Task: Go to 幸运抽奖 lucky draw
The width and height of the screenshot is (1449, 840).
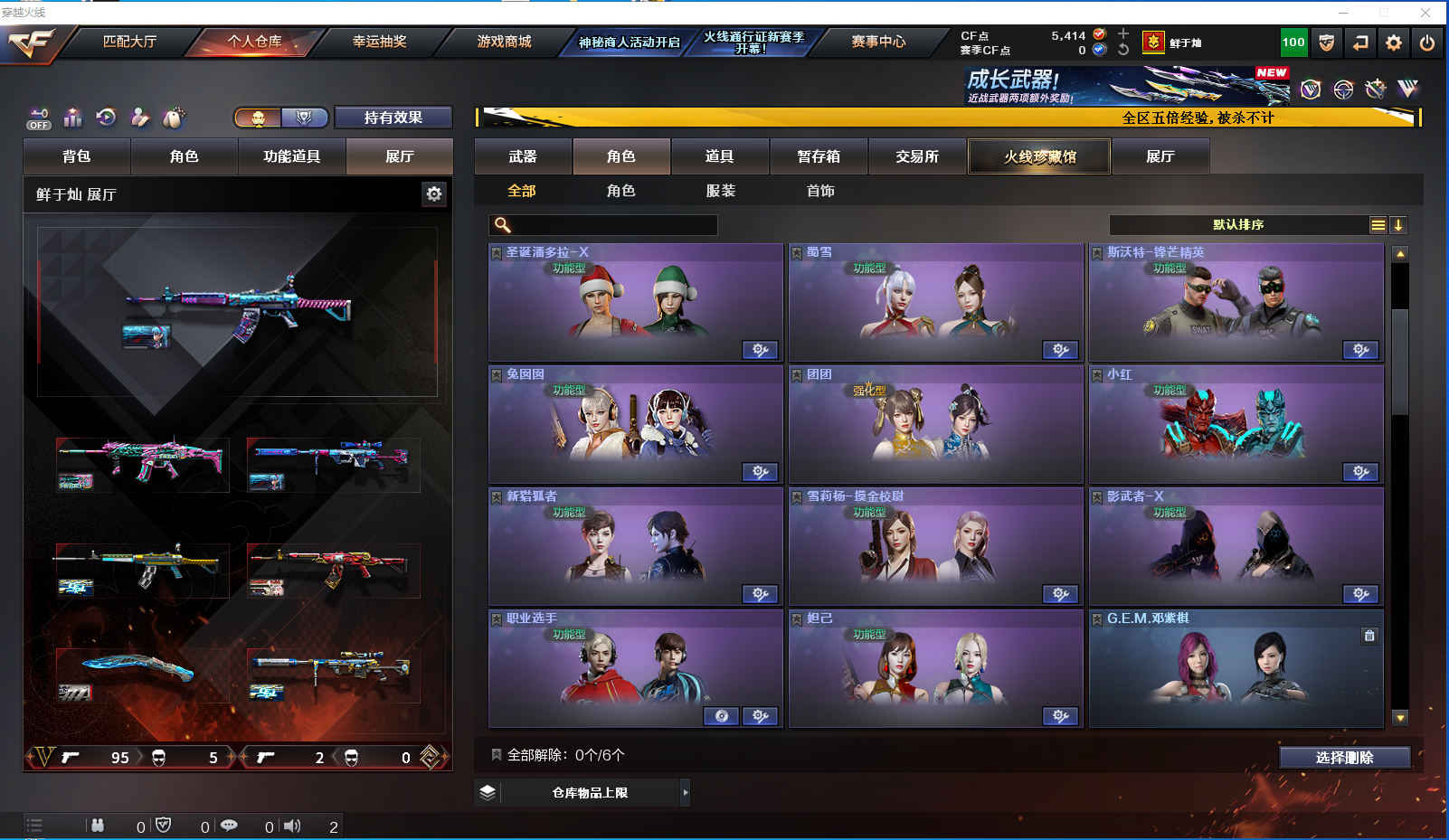Action: 379,42
